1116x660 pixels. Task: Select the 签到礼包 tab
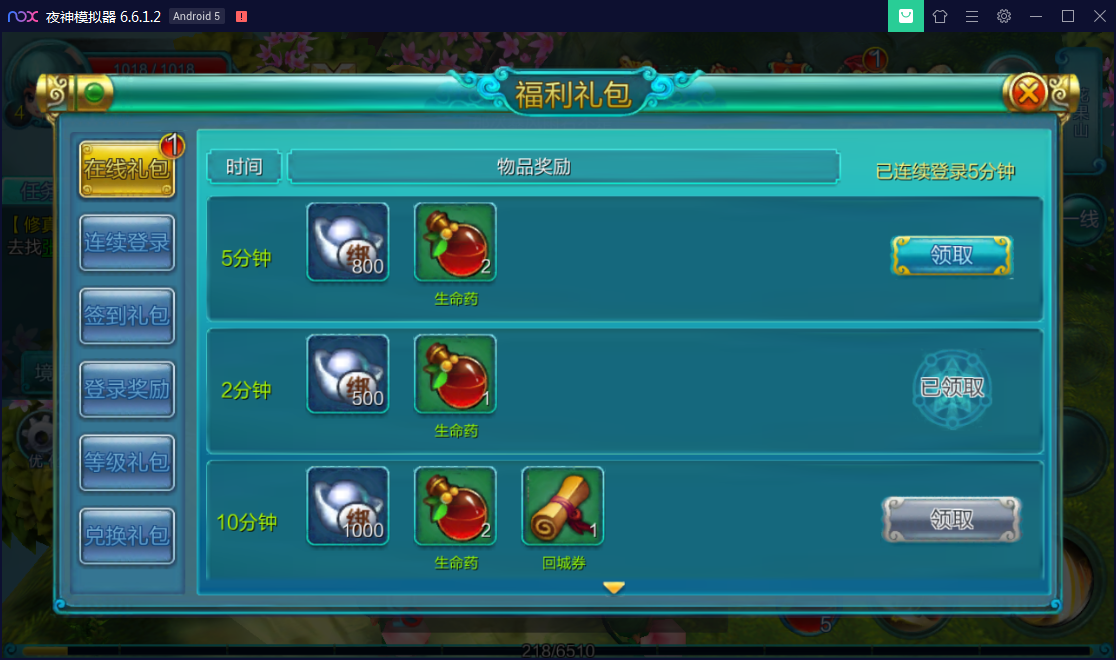(126, 316)
